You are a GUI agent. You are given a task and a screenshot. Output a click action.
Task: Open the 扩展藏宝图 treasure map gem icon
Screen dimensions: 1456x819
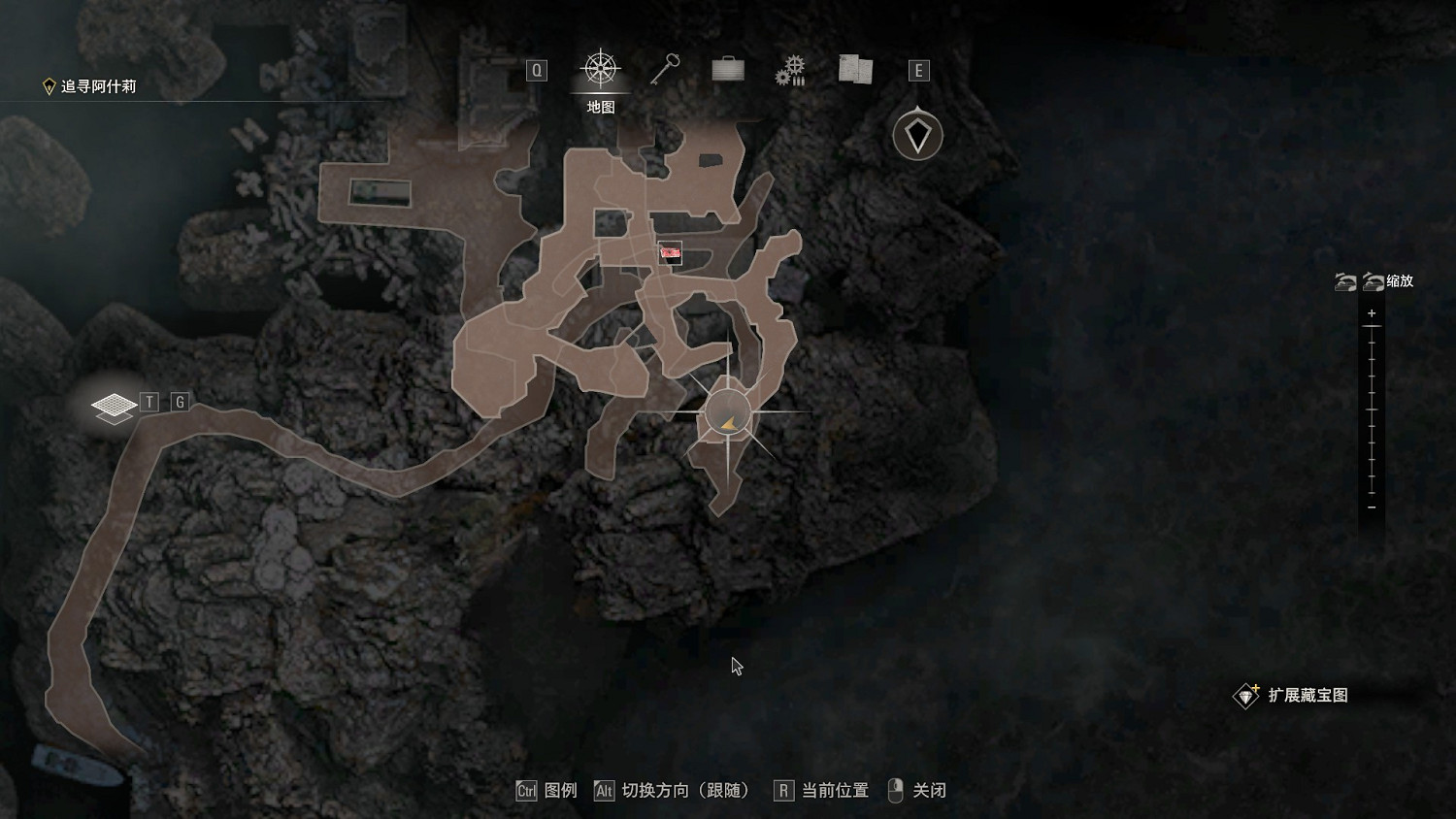(1247, 695)
